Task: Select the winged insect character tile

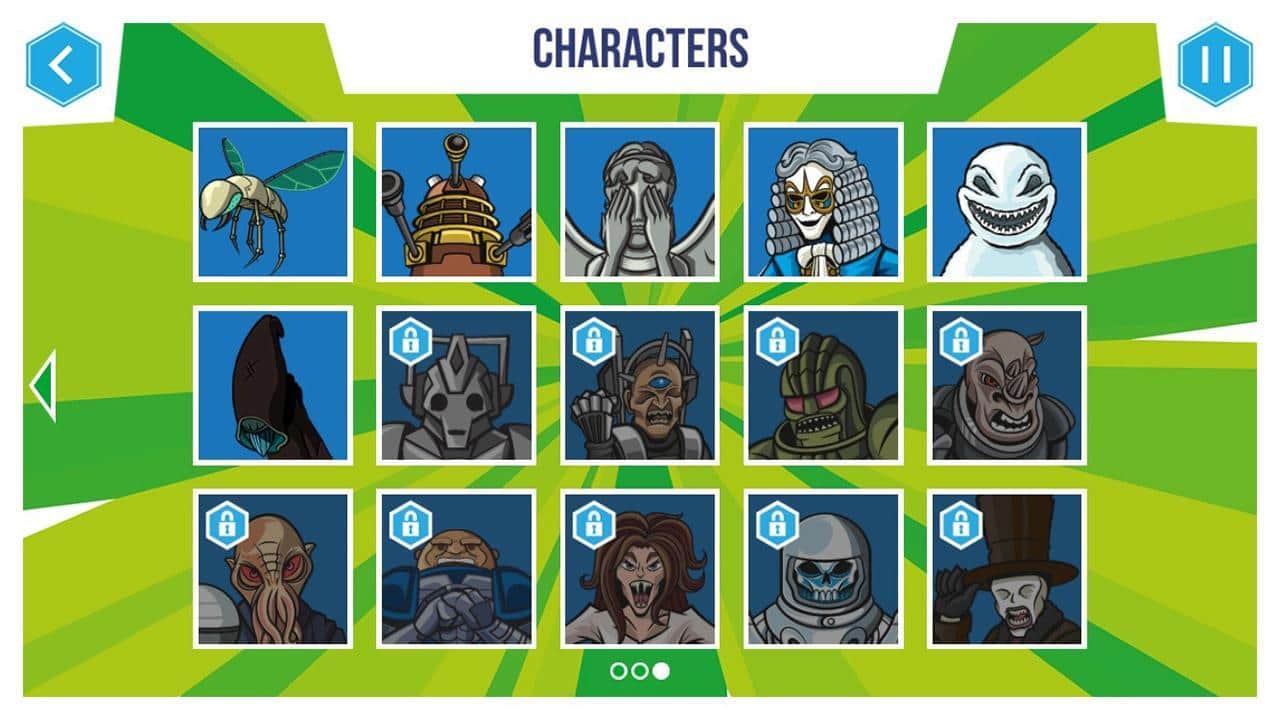Action: pos(273,202)
